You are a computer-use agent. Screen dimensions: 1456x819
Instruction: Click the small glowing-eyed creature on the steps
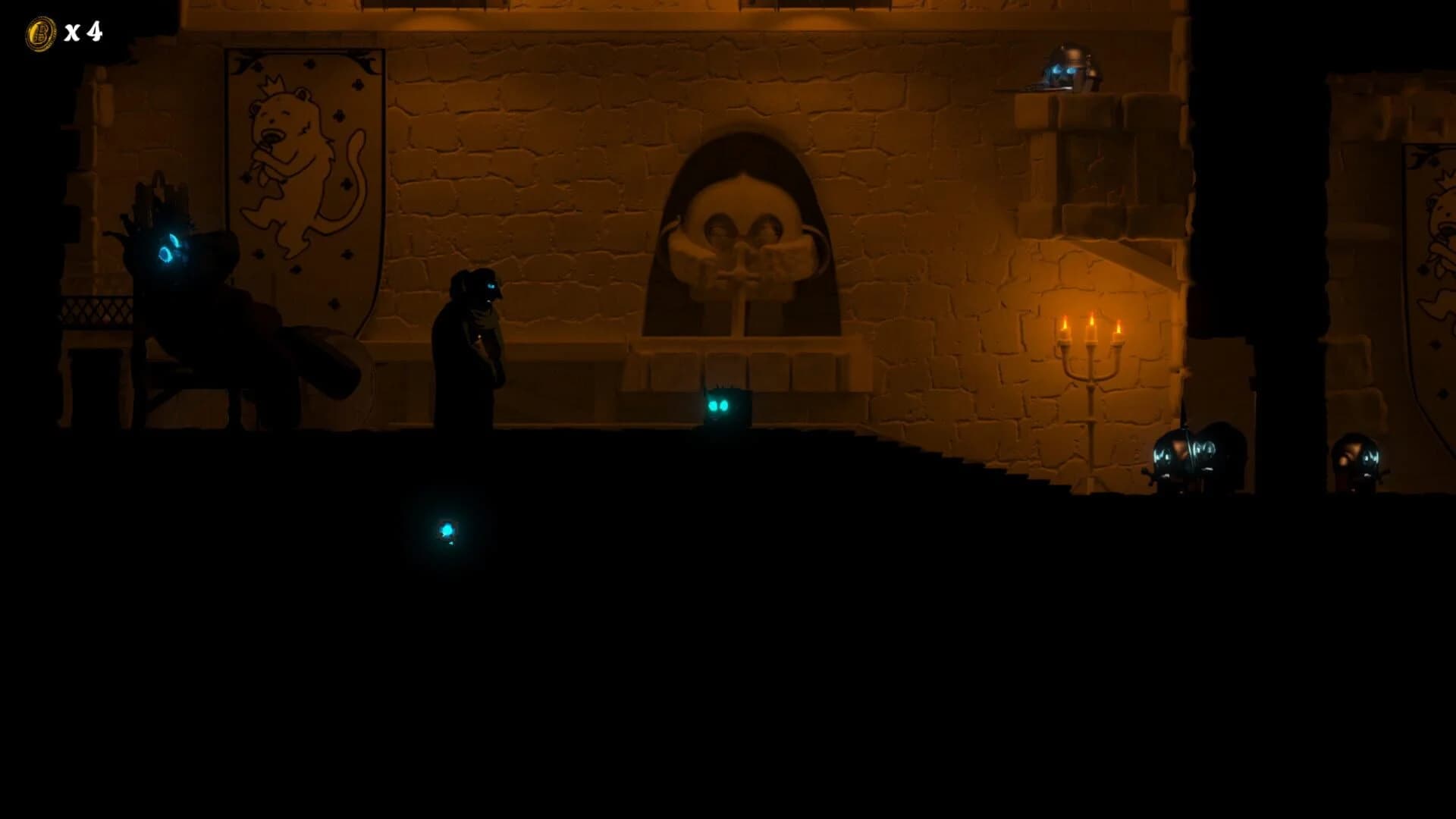[x=720, y=406]
